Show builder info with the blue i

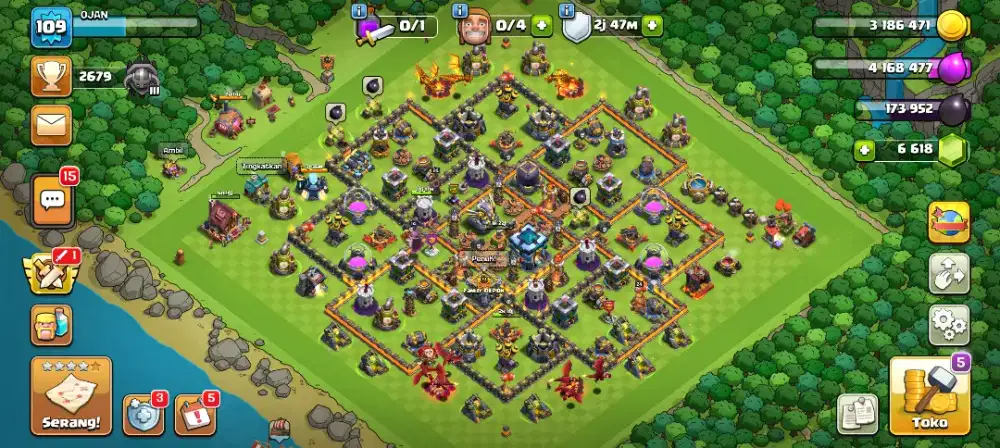[461, 10]
